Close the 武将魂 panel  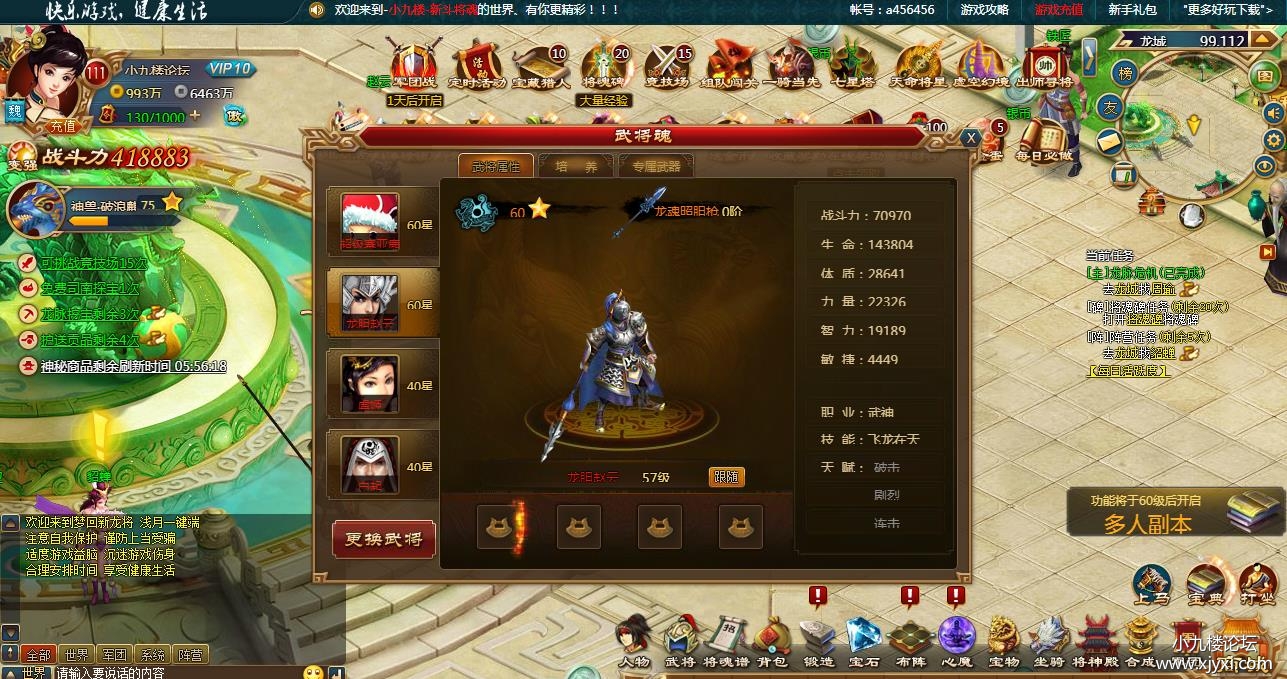point(970,139)
